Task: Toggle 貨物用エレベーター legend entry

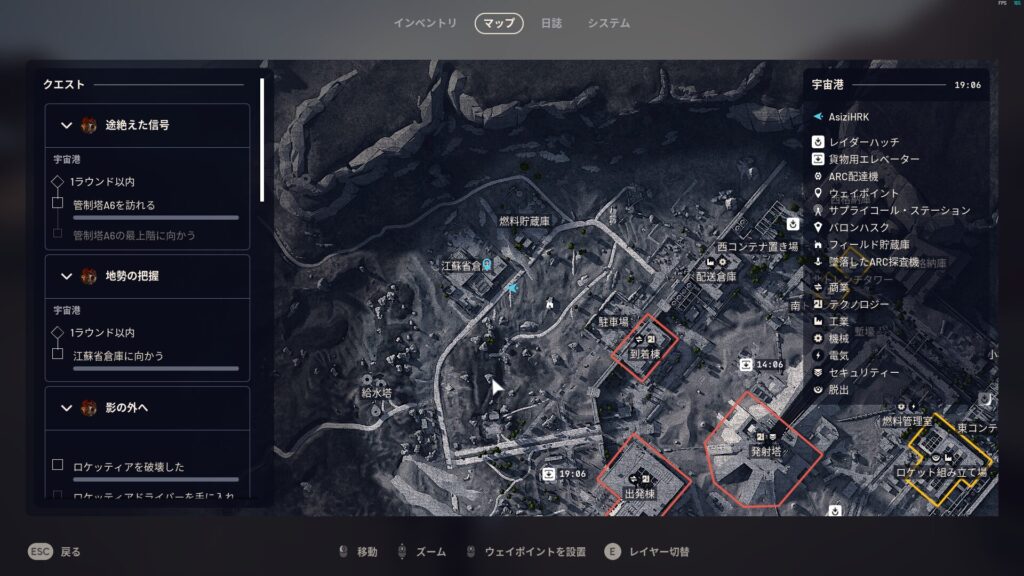Action: click(874, 159)
